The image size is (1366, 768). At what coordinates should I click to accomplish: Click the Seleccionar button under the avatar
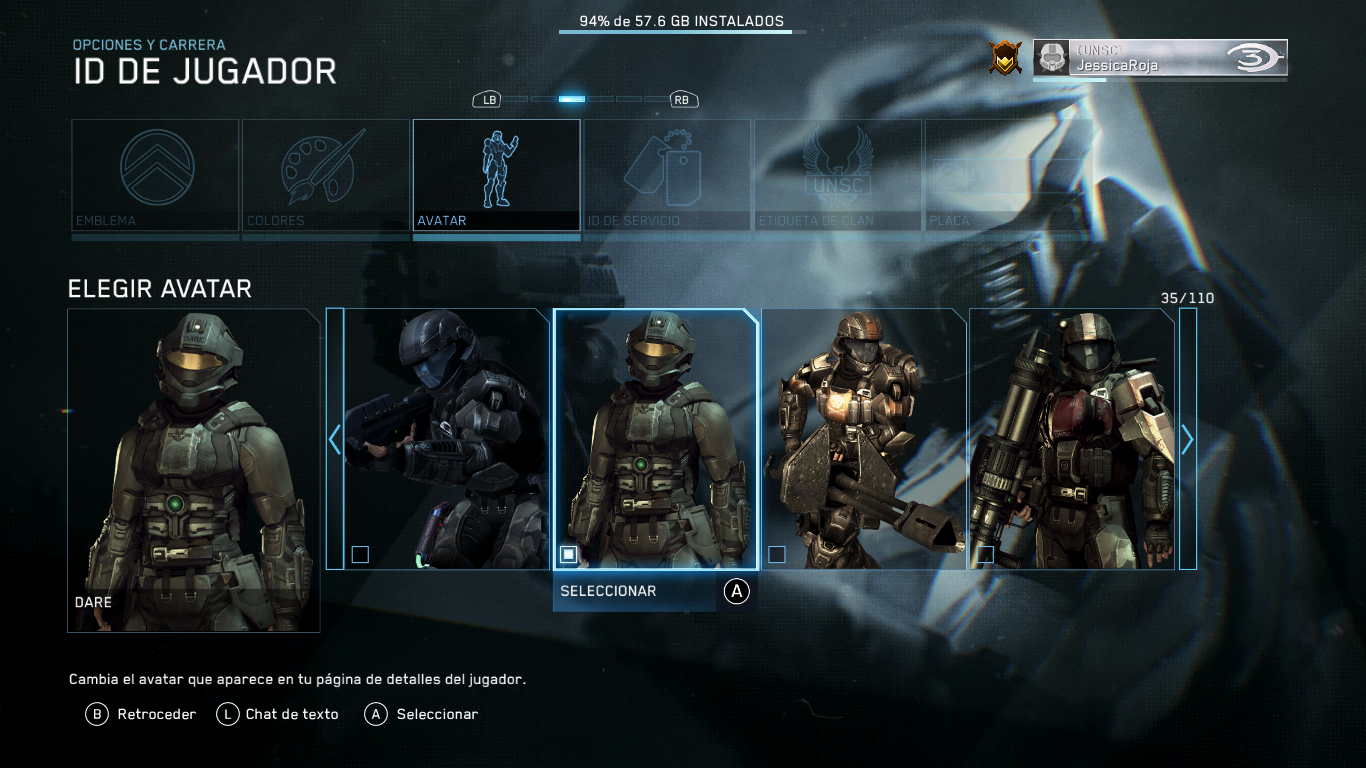pyautogui.click(x=654, y=591)
